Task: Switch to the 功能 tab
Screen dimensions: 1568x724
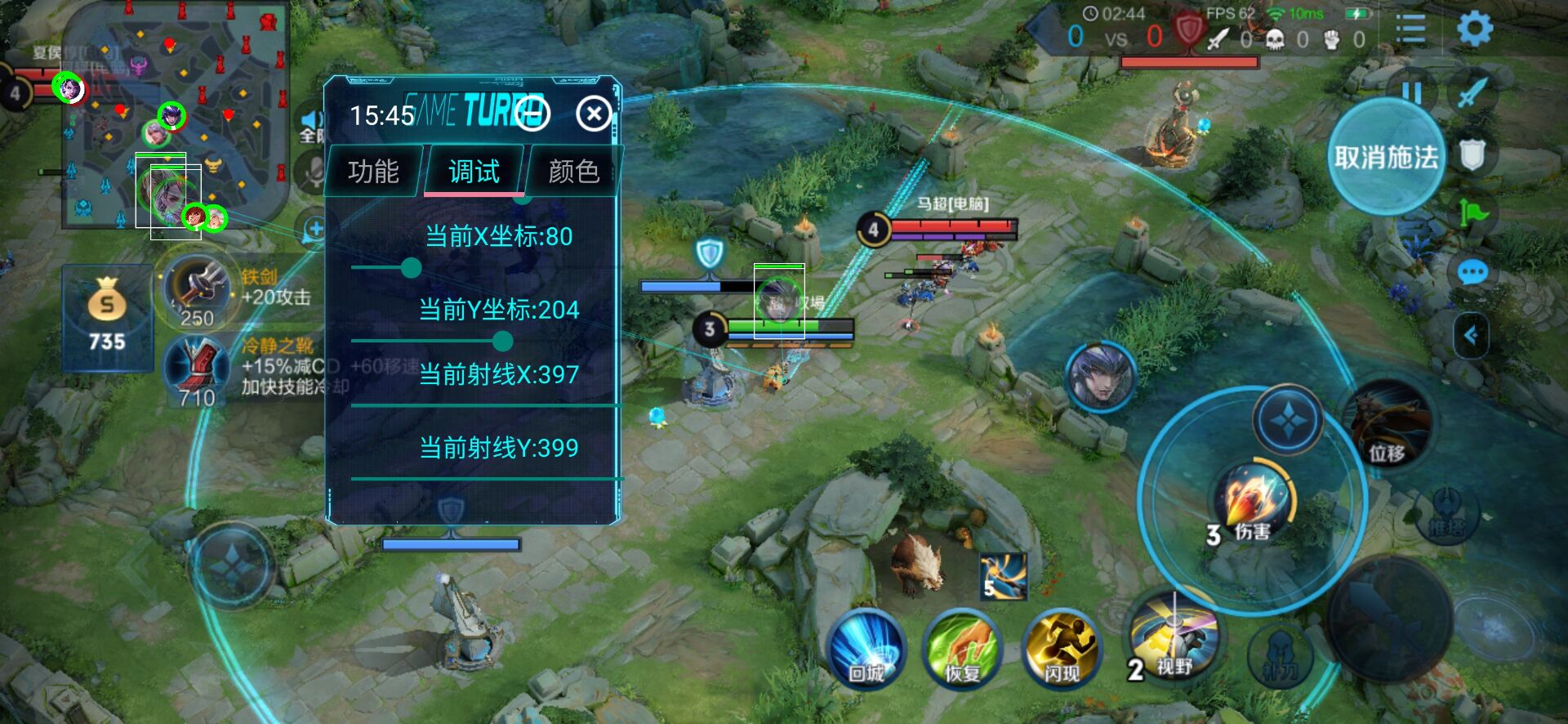Action: (373, 172)
